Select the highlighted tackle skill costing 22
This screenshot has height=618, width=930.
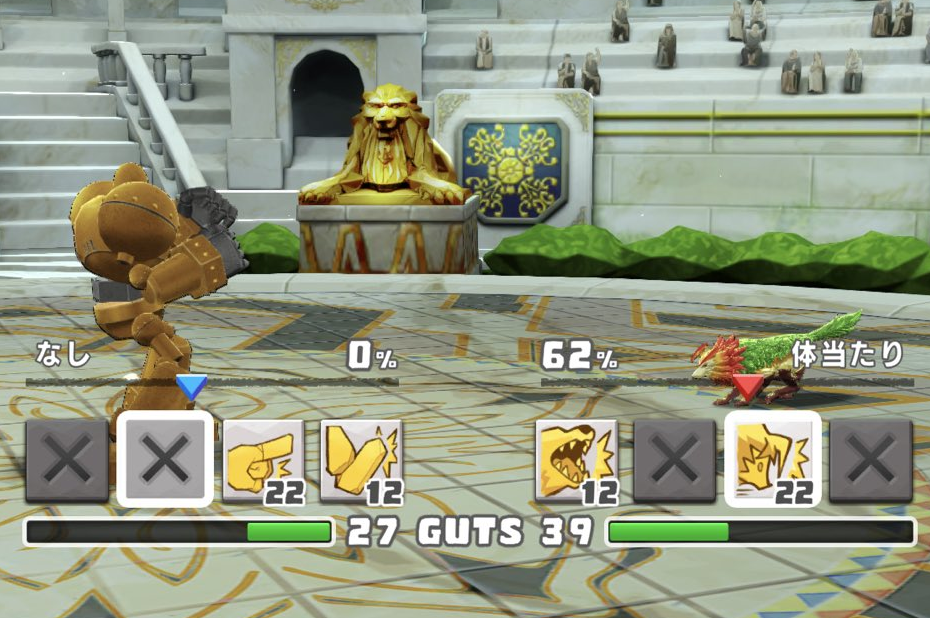tap(773, 460)
